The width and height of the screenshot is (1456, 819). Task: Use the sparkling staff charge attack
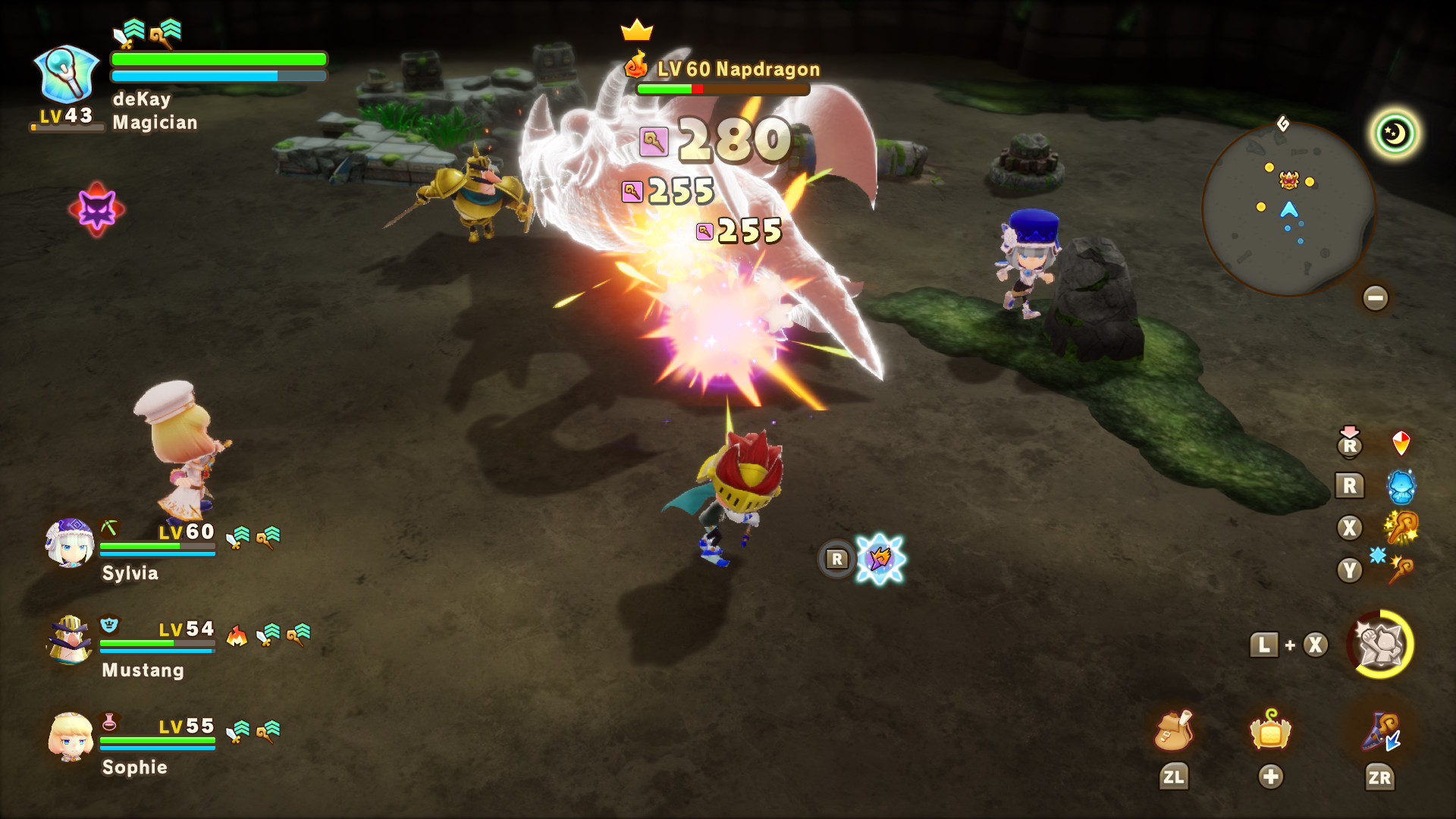tap(1401, 528)
